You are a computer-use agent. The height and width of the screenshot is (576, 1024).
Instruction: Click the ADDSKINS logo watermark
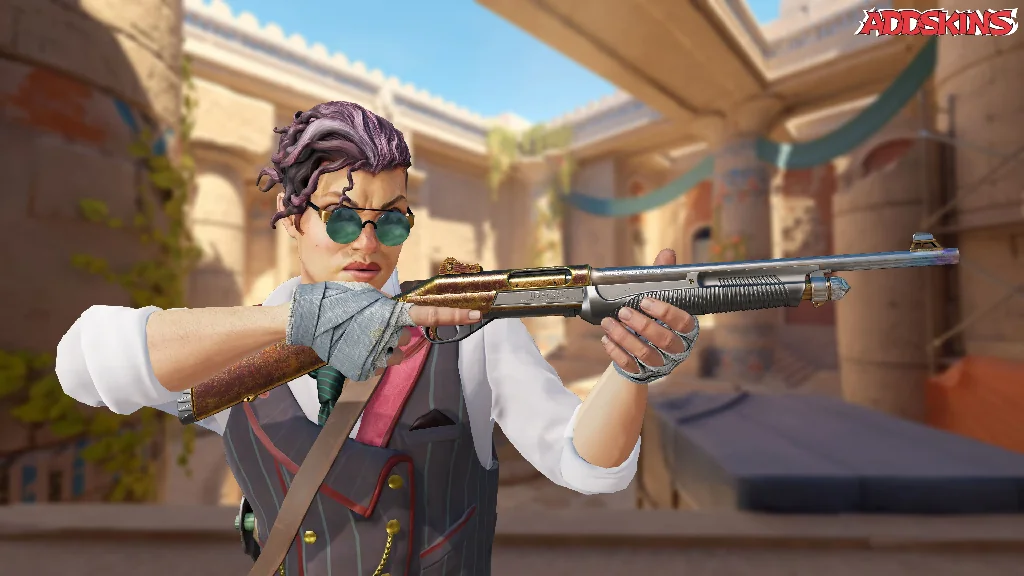pyautogui.click(x=937, y=22)
